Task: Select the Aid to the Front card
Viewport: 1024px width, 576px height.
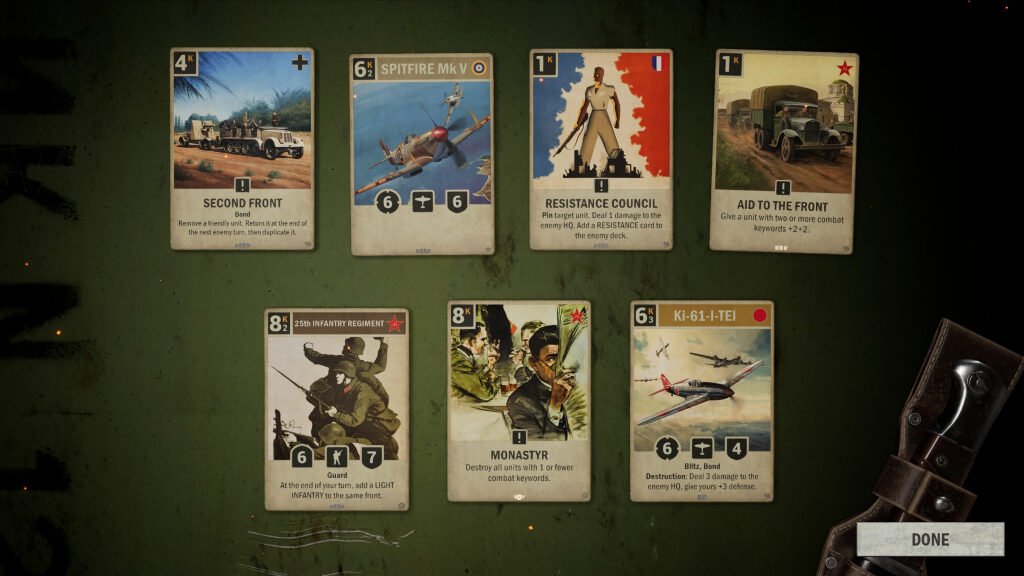Action: point(783,150)
